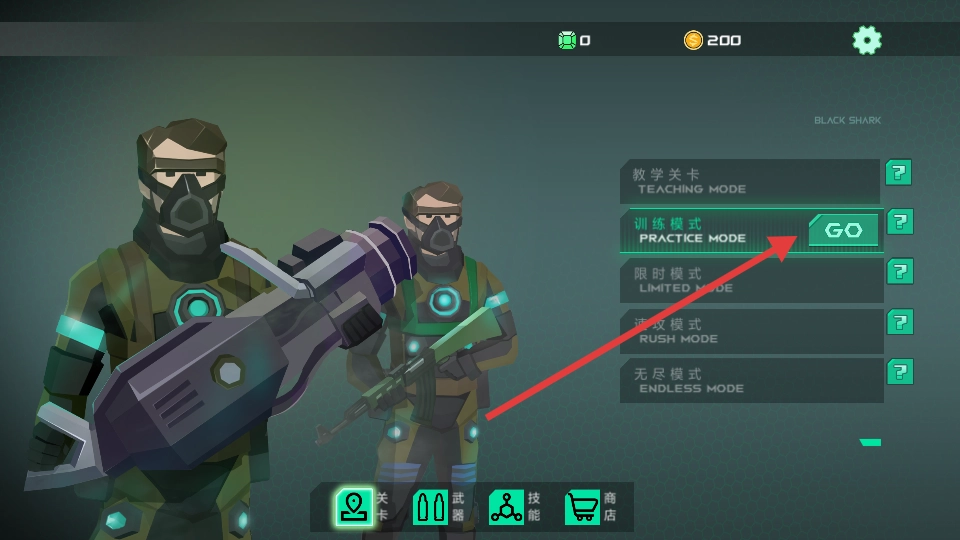Switch to the levels tab with map pin icon
This screenshot has width=960, height=540.
point(354,507)
